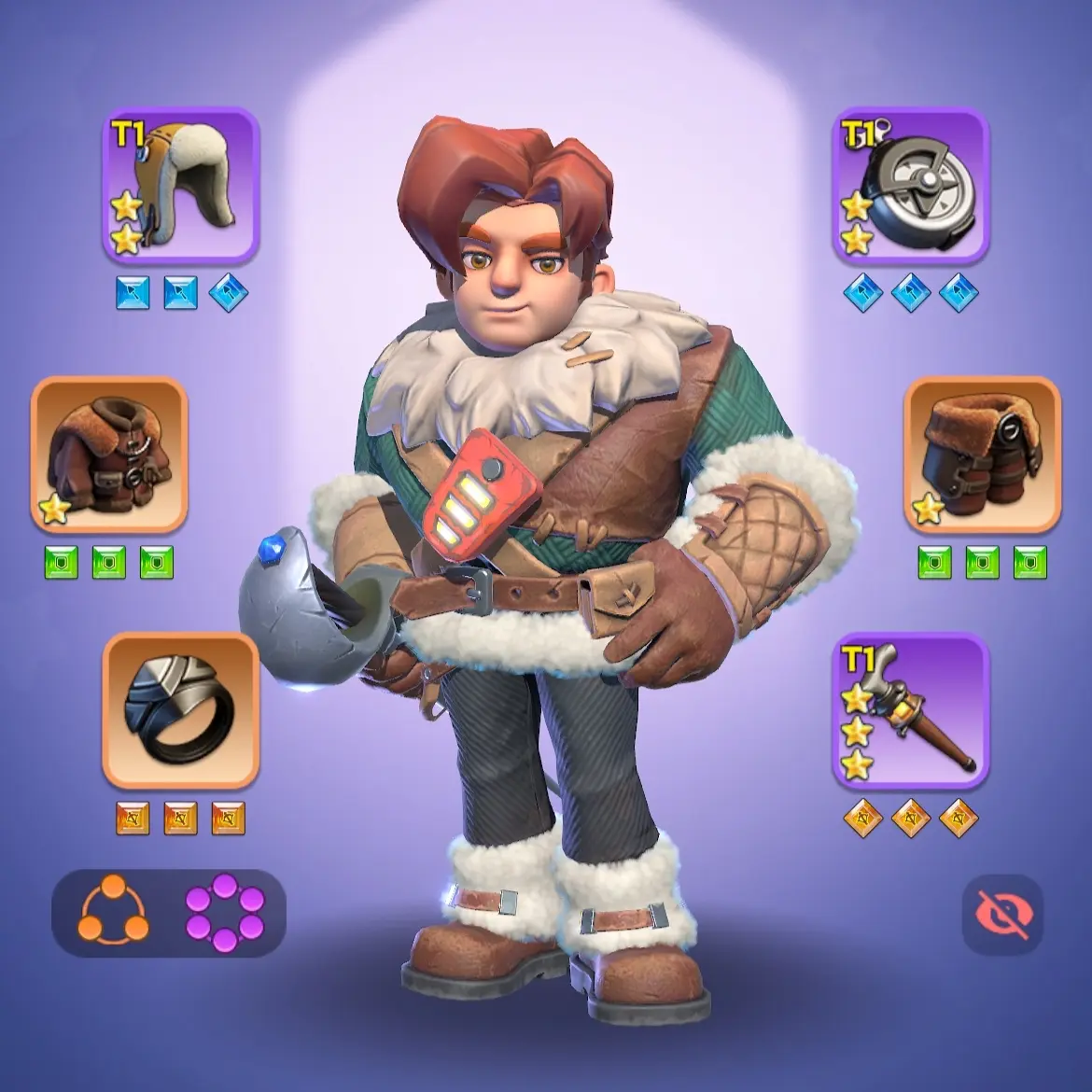This screenshot has width=1092, height=1092.
Task: Open the fur-trimmed pants equipment slot
Action: [982, 455]
